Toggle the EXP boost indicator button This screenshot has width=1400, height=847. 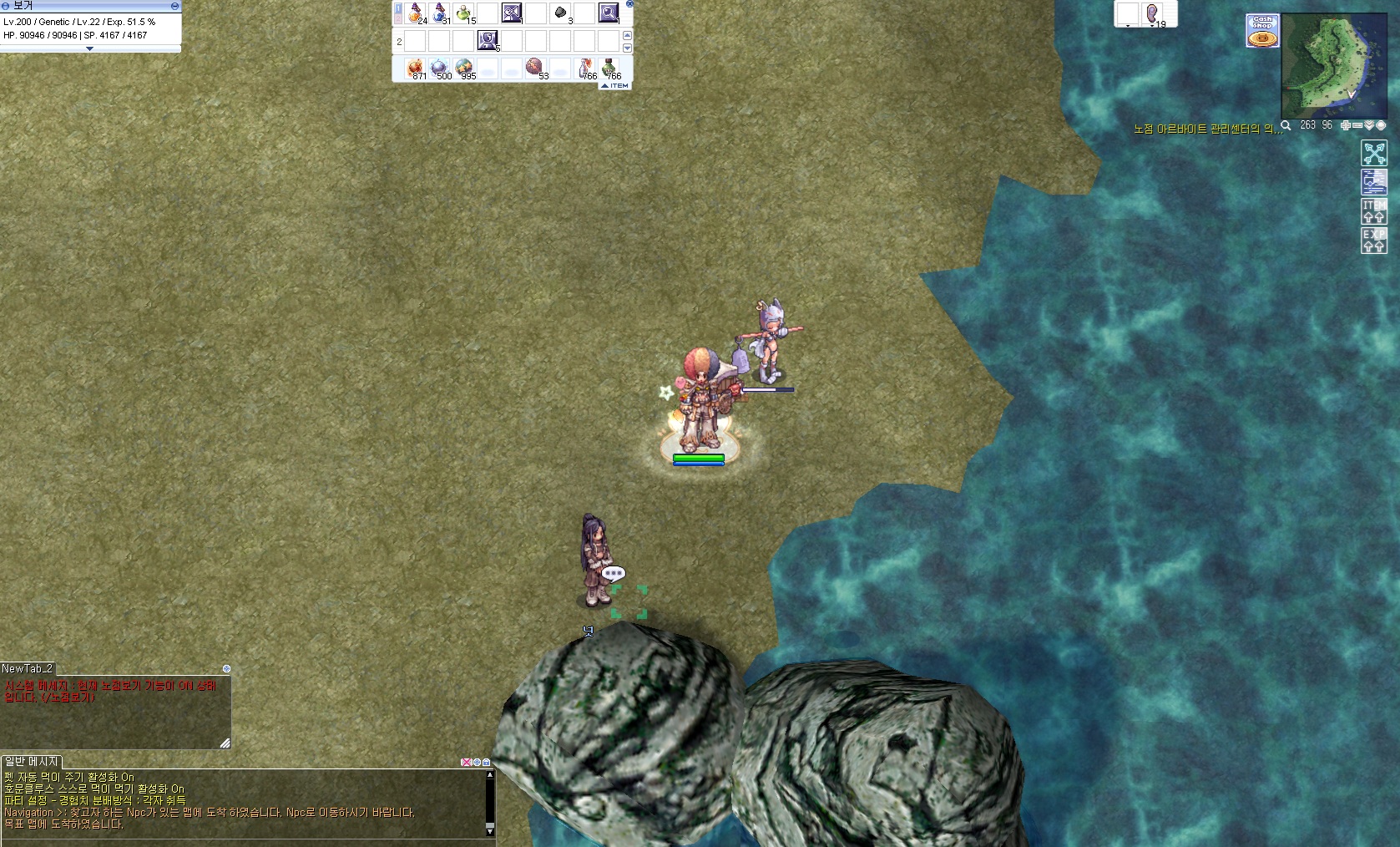point(1374,240)
